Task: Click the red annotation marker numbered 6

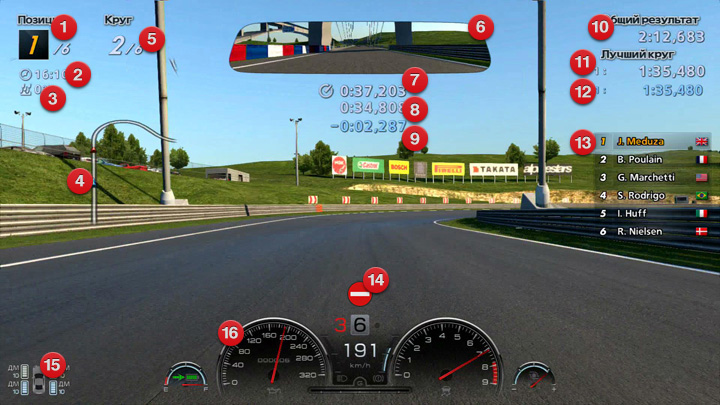Action: (x=479, y=25)
